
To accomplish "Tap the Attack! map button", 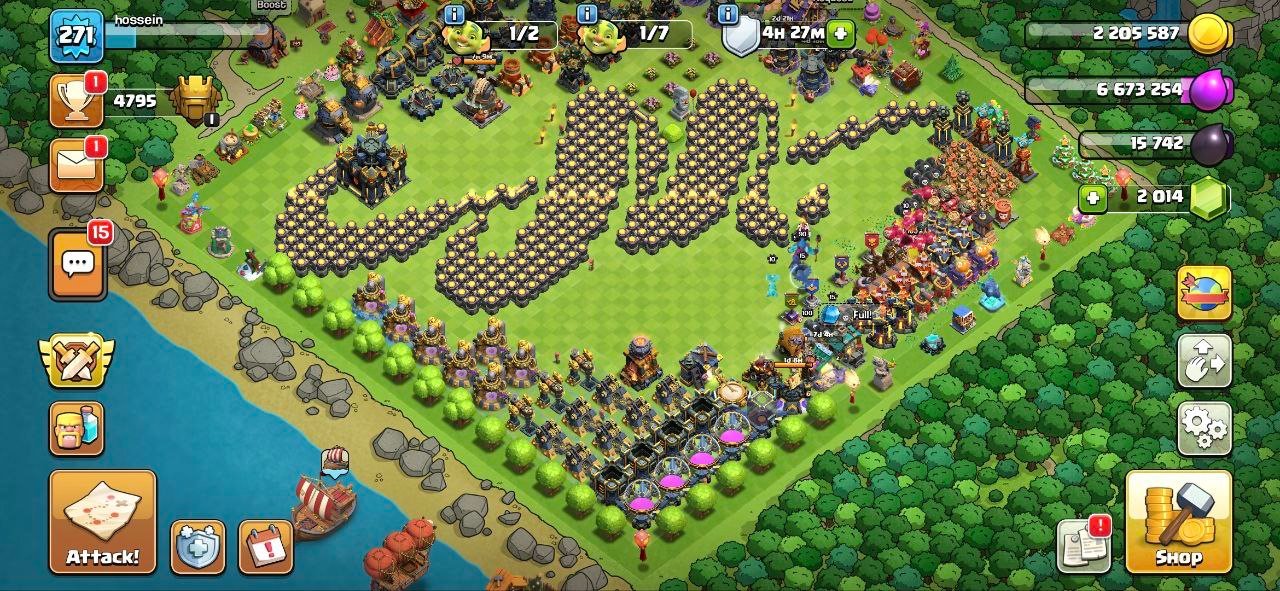I will coord(103,521).
